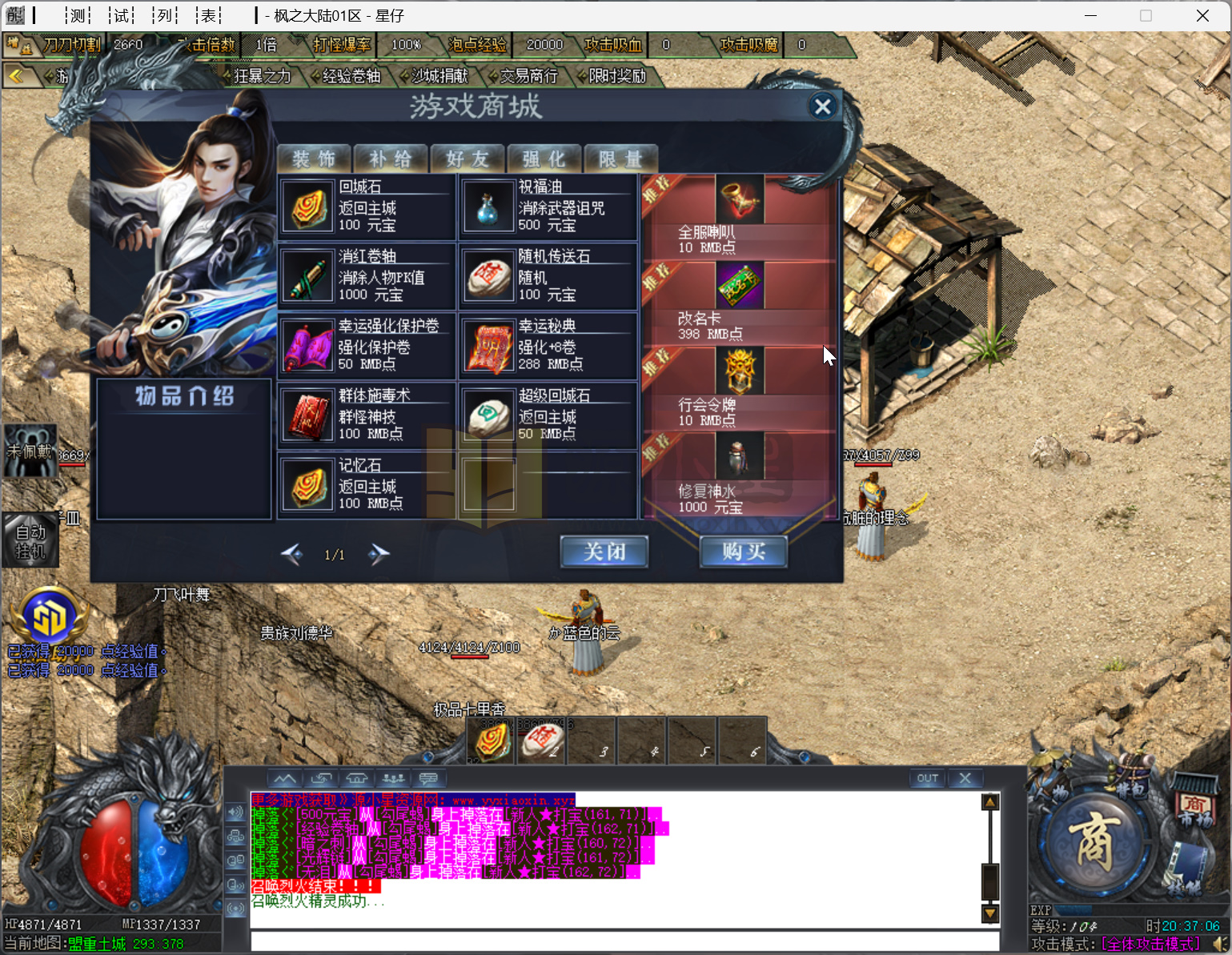Click the 购买 buy button
Image resolution: width=1232 pixels, height=955 pixels.
click(x=743, y=552)
